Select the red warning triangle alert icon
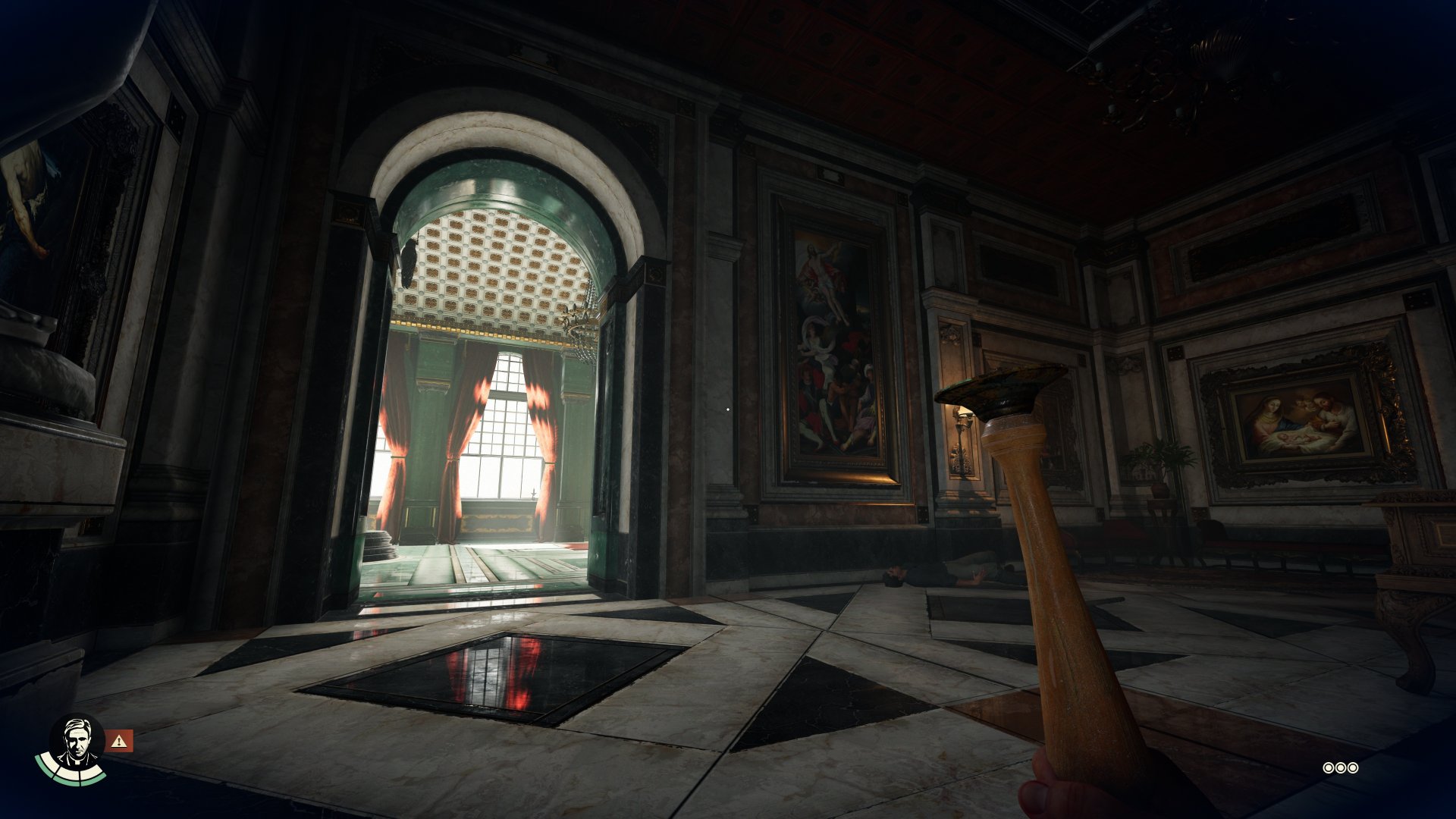The image size is (1456, 819). (119, 741)
